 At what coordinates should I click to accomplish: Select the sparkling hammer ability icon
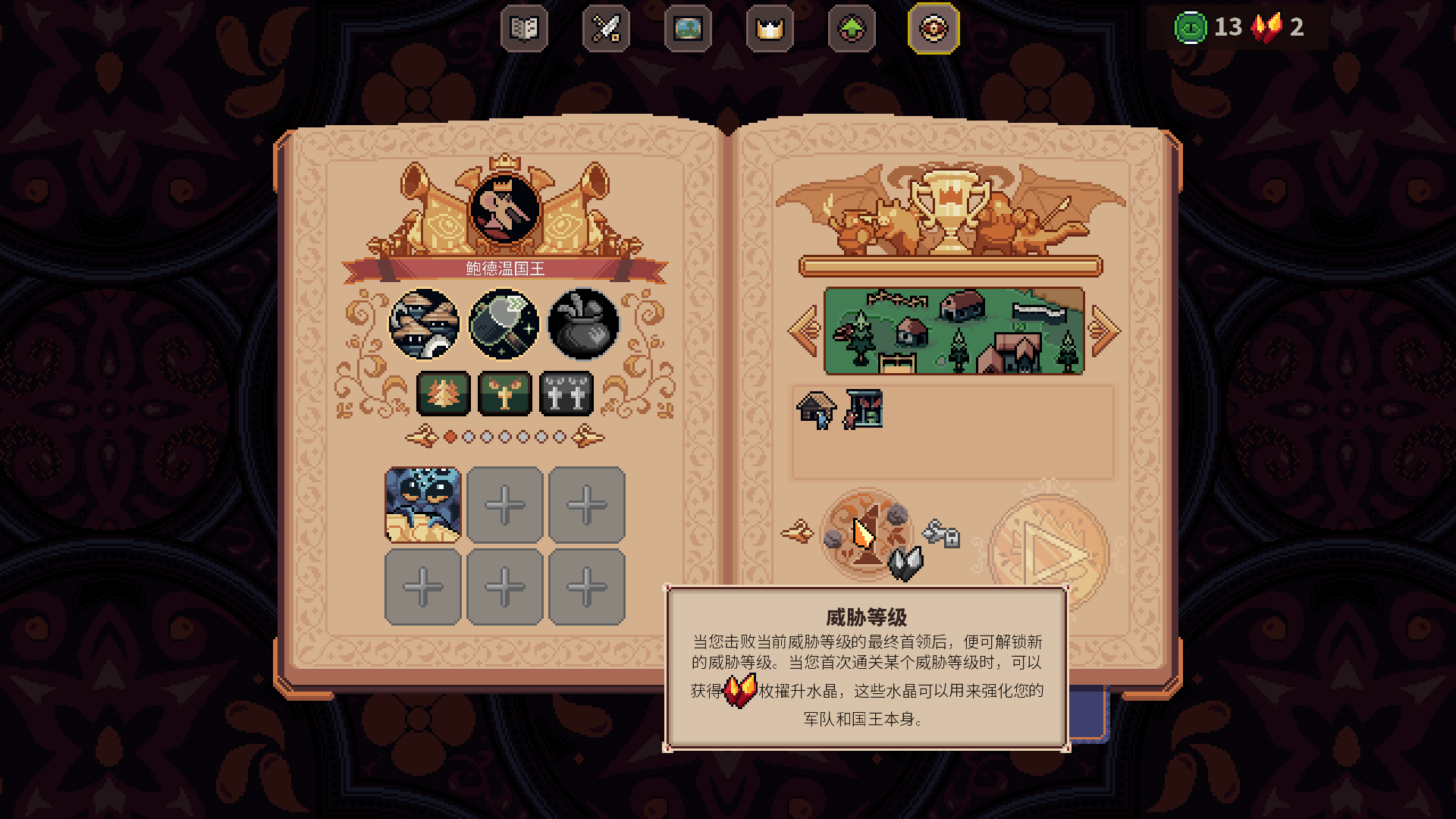(x=506, y=325)
